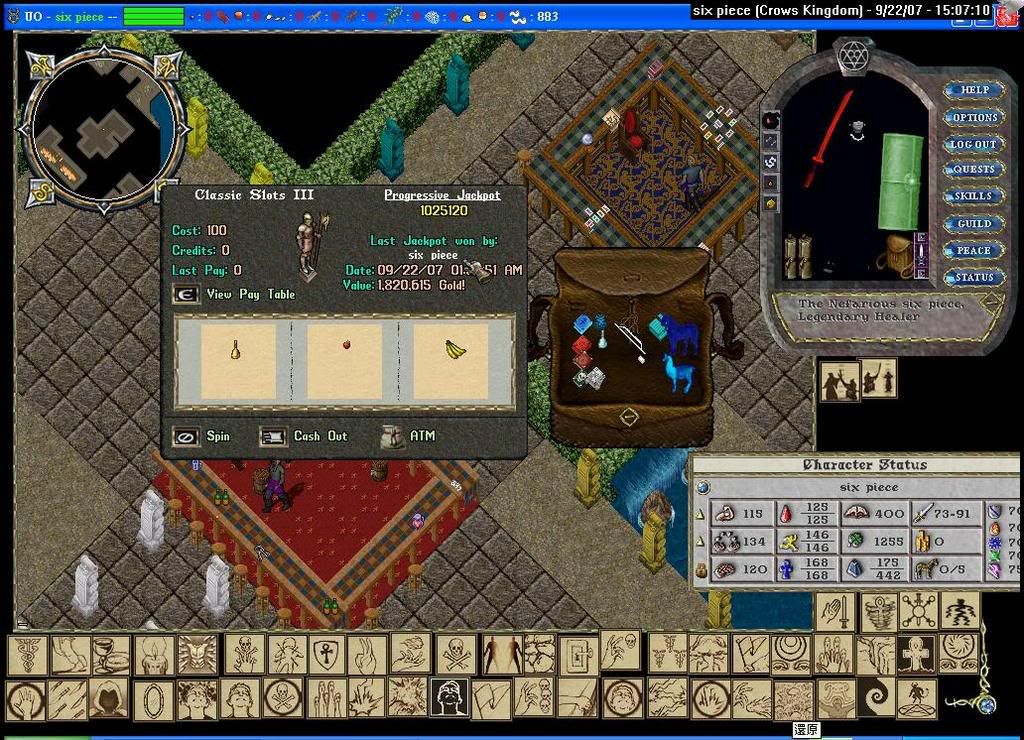Cast the chalice spell icon
The image size is (1024, 740).
point(111,655)
